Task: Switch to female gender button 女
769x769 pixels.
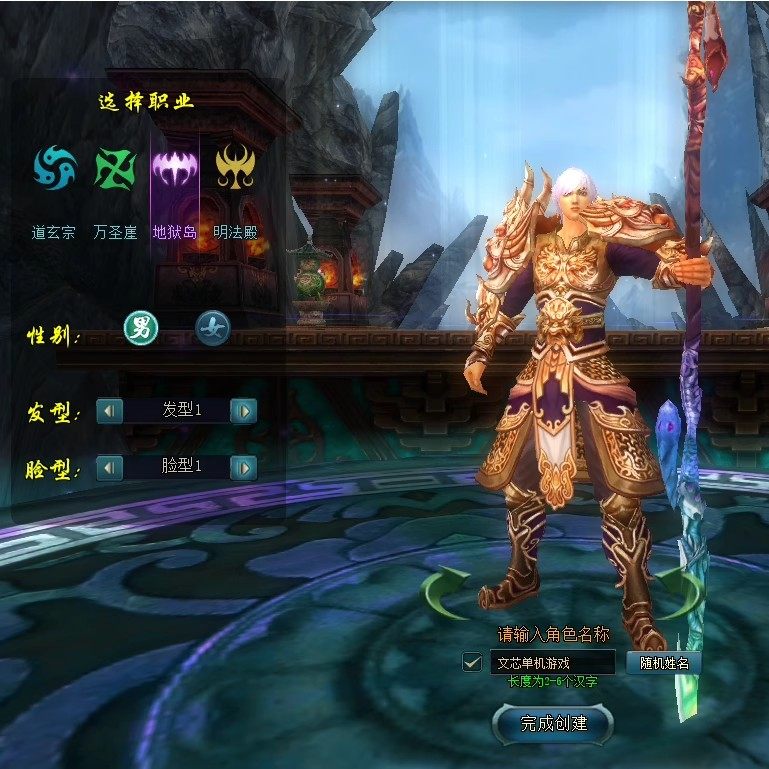Action: (x=211, y=327)
